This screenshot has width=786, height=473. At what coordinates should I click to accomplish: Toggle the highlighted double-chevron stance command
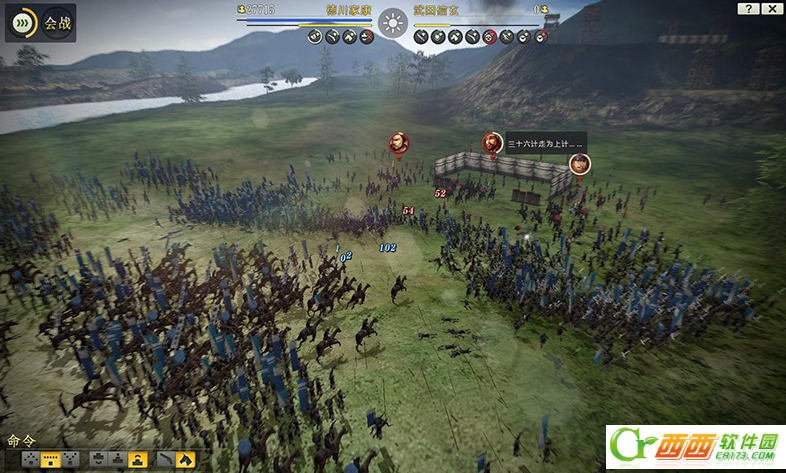(138, 459)
